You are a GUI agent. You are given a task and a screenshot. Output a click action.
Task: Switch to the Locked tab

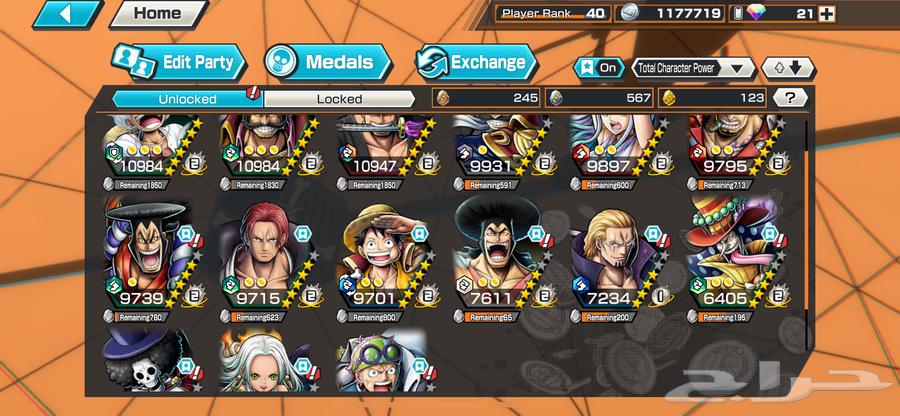click(339, 98)
